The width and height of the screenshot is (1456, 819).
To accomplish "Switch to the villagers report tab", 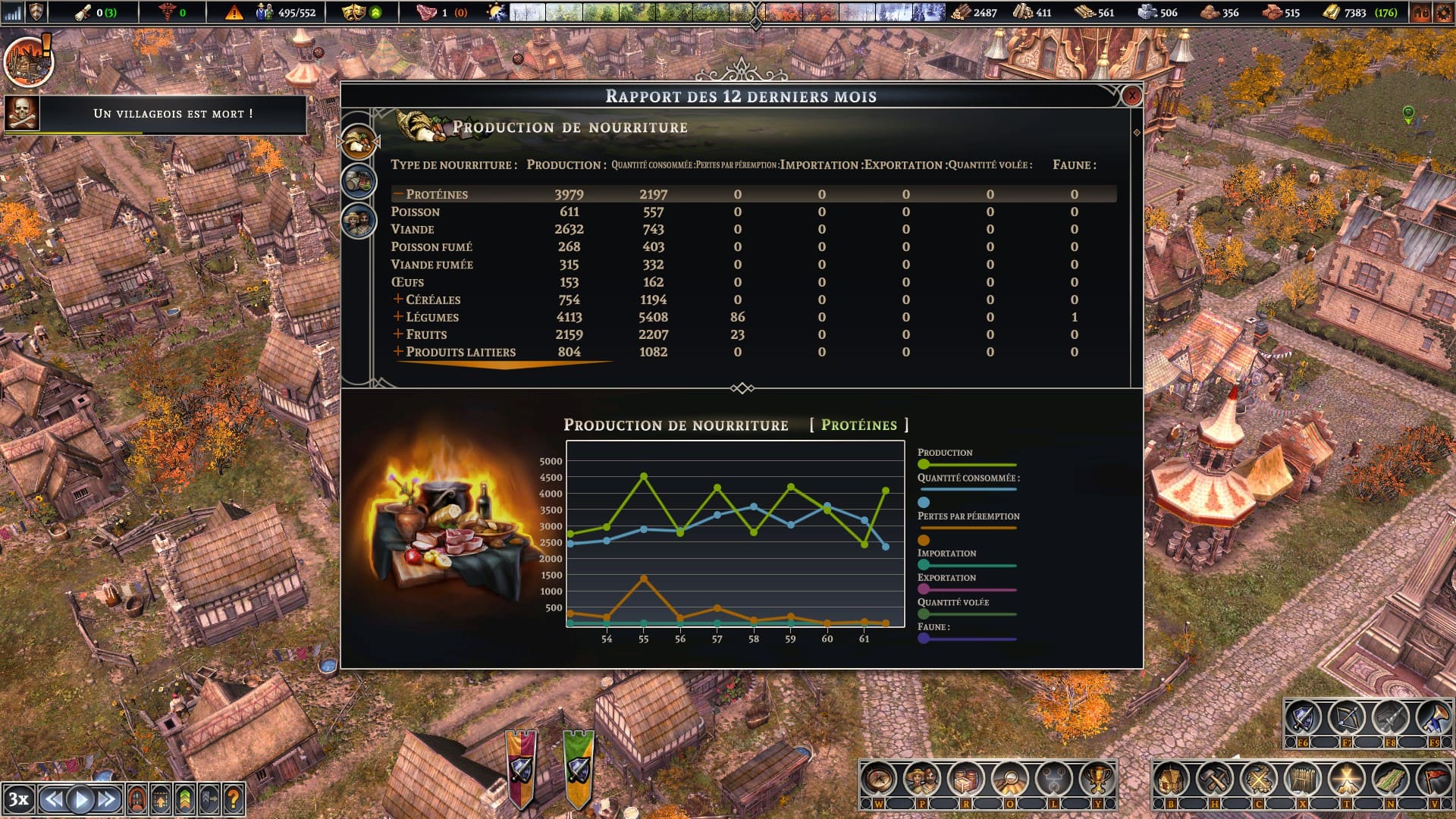I will [x=359, y=221].
